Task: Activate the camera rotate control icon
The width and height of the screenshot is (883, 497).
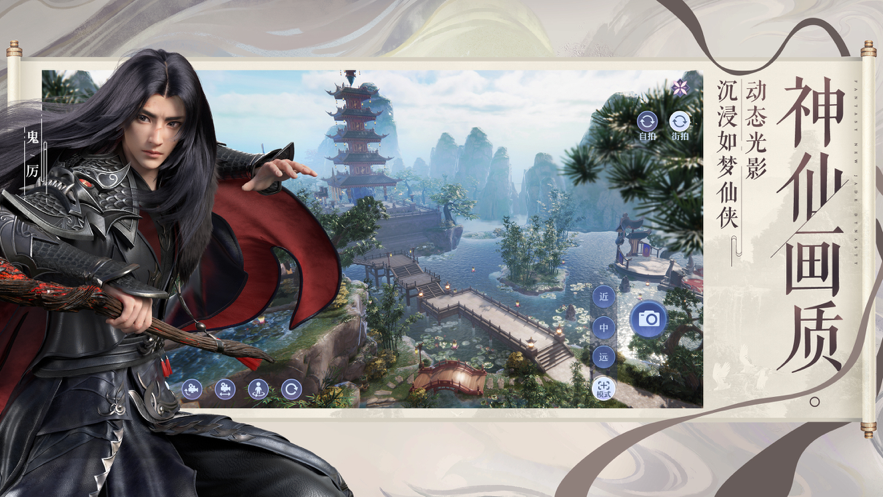Action: (192, 389)
